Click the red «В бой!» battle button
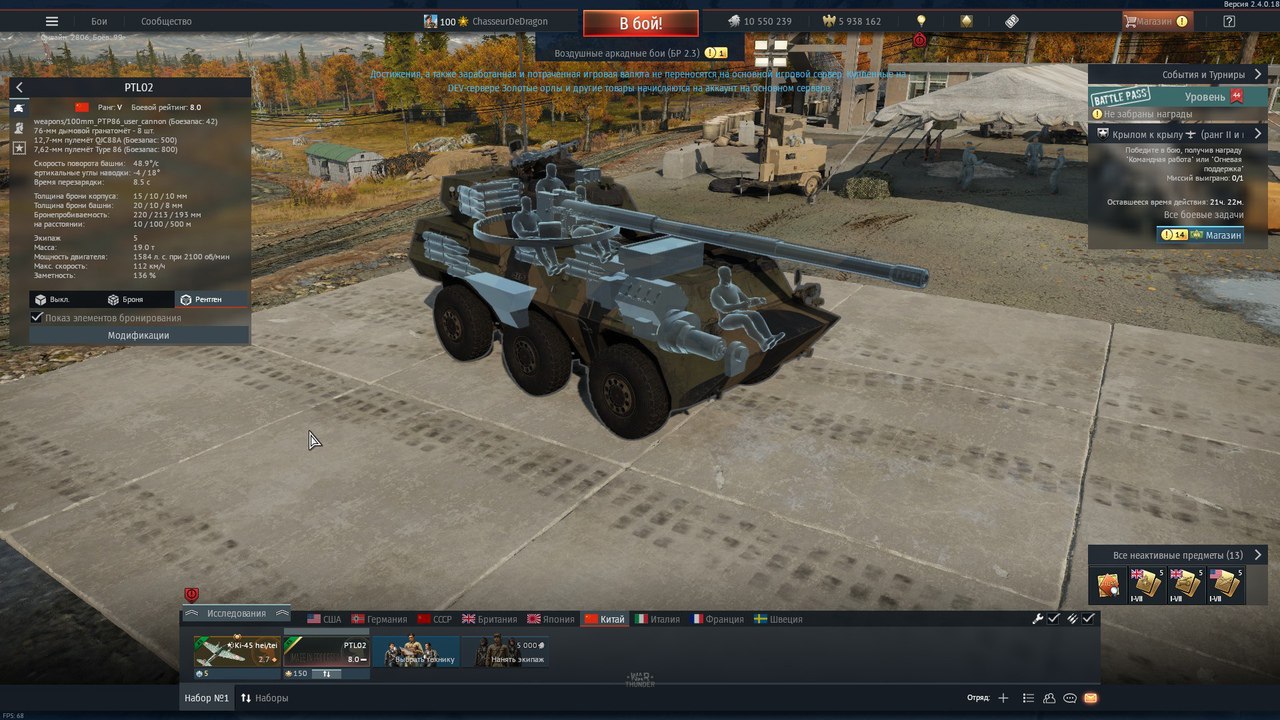 click(641, 22)
